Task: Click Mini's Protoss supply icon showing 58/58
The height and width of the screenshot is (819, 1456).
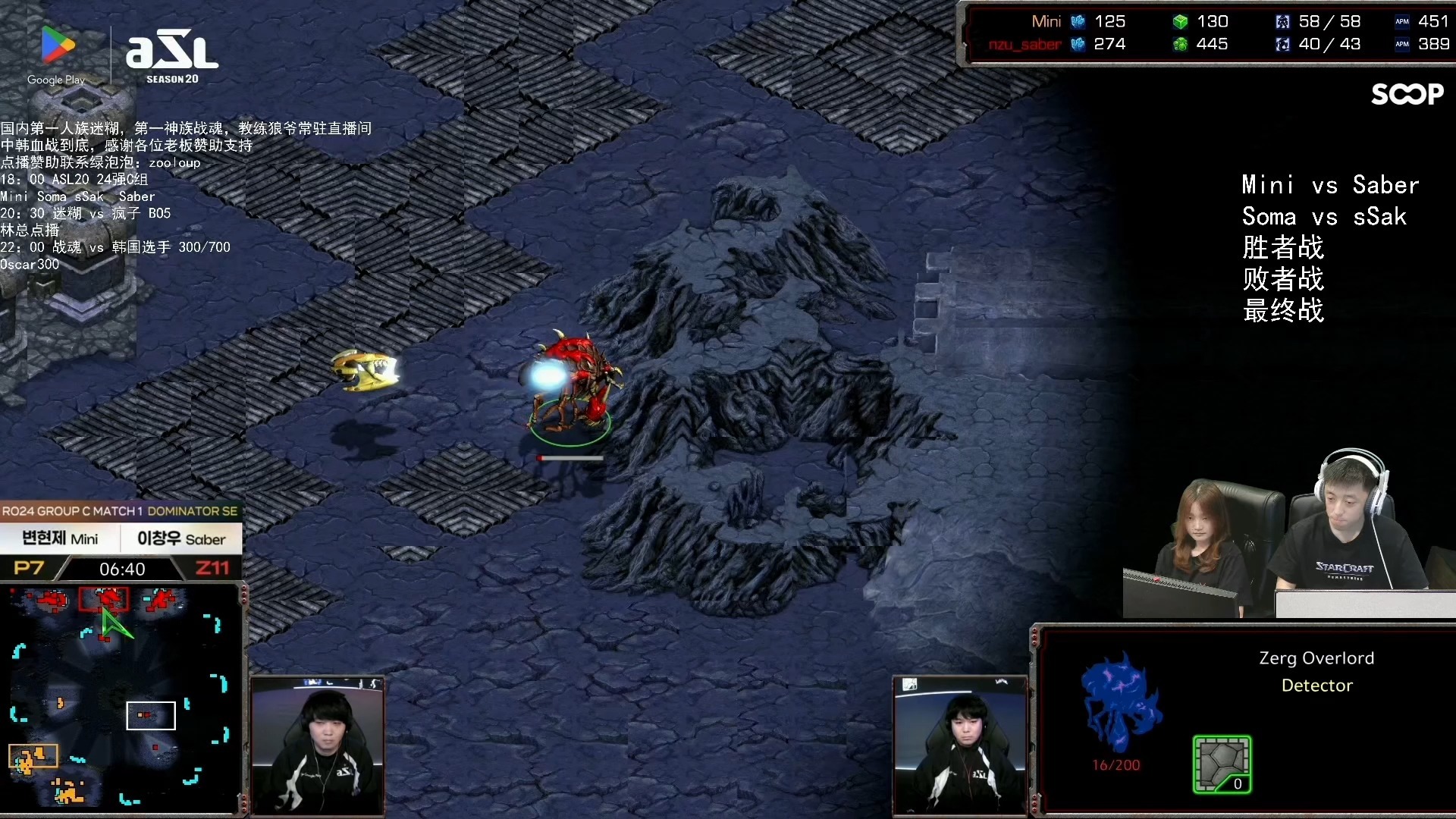Action: click(x=1283, y=21)
